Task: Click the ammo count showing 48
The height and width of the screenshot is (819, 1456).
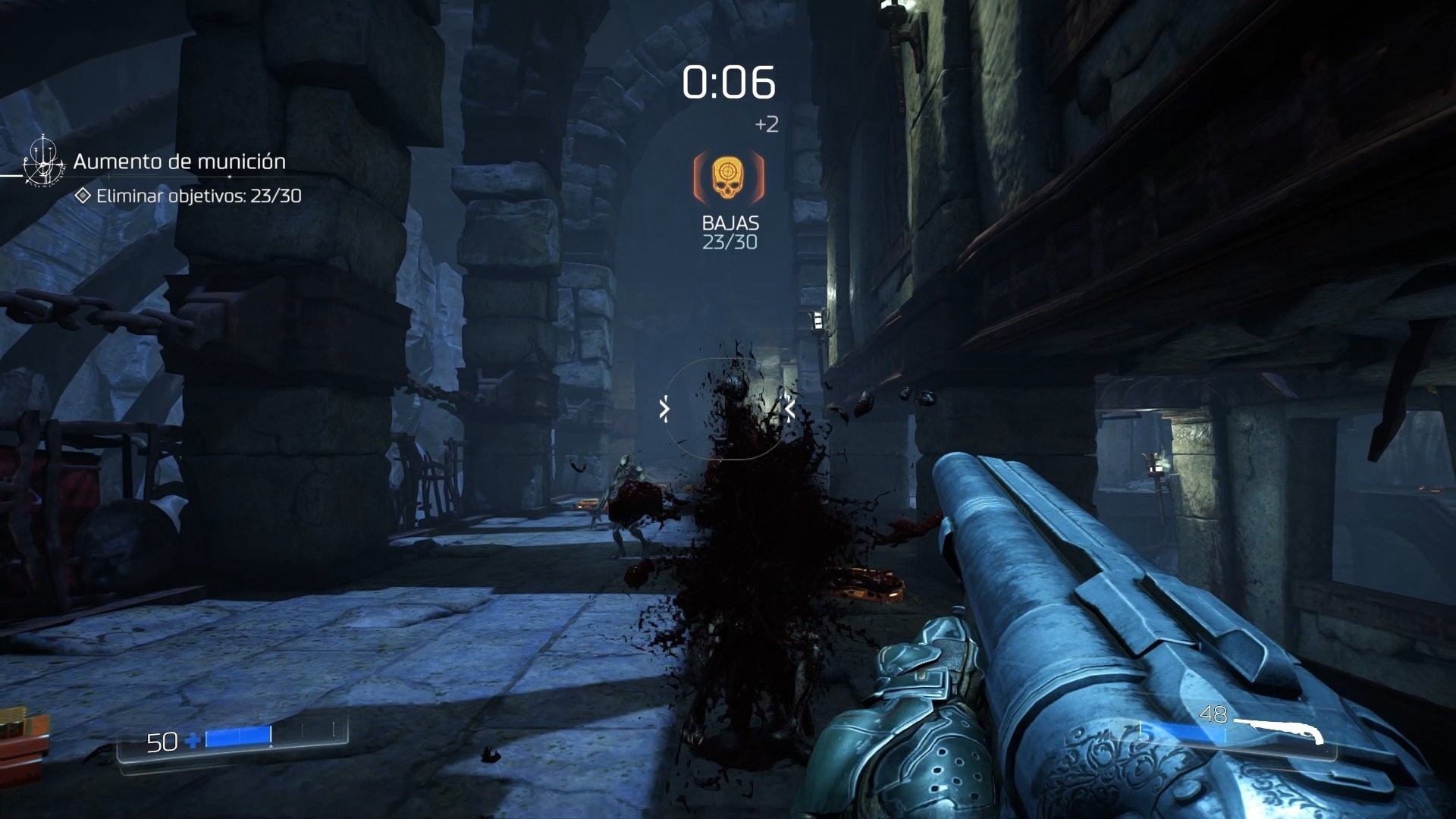Action: coord(1213,714)
